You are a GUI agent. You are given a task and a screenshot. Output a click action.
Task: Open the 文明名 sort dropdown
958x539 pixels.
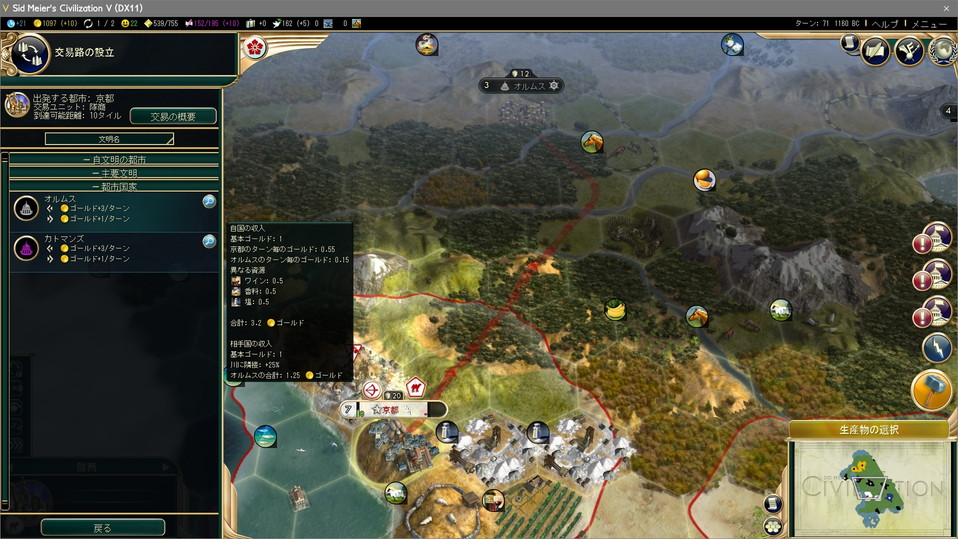click(109, 139)
